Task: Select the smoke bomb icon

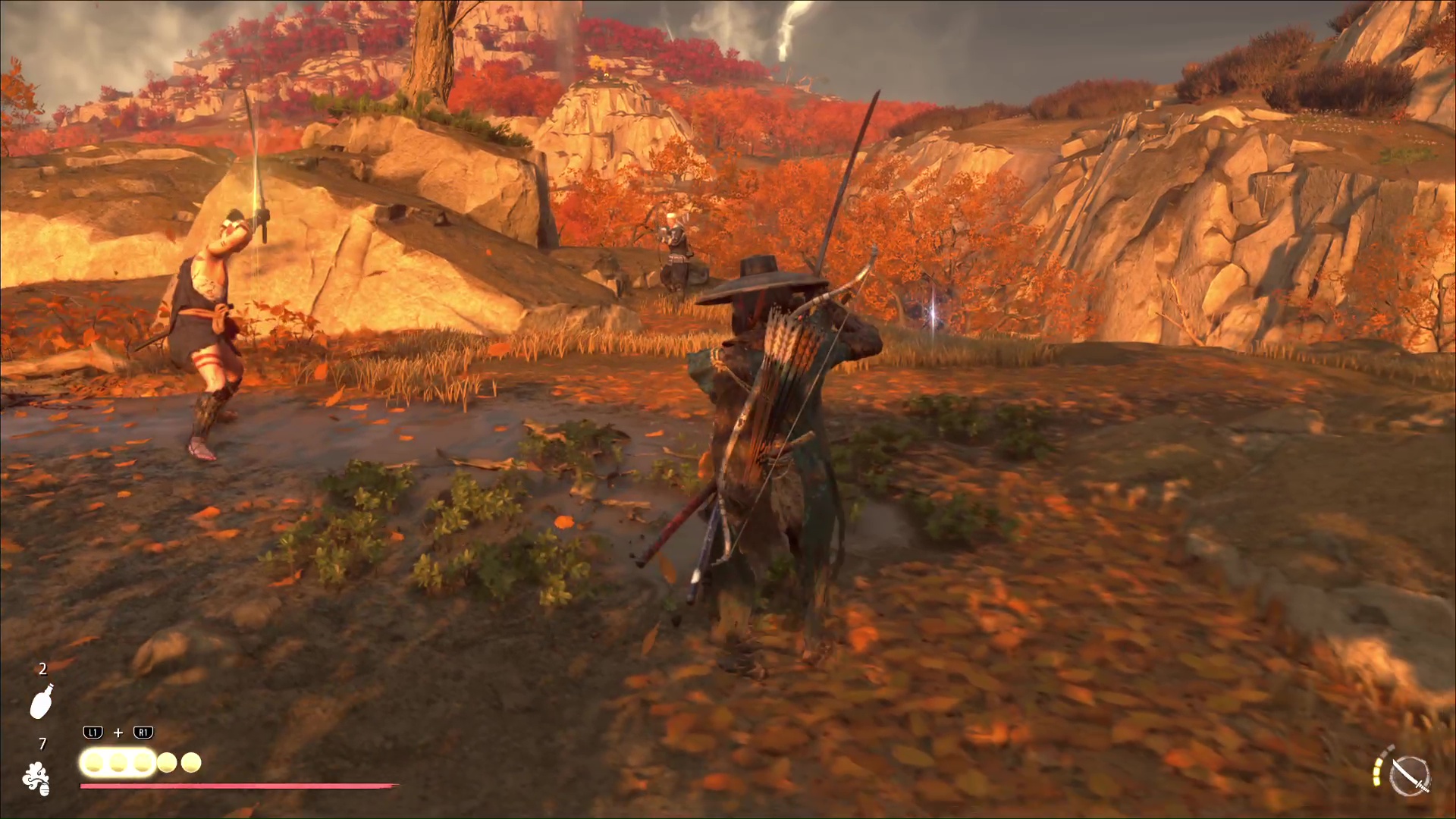Action: click(36, 779)
